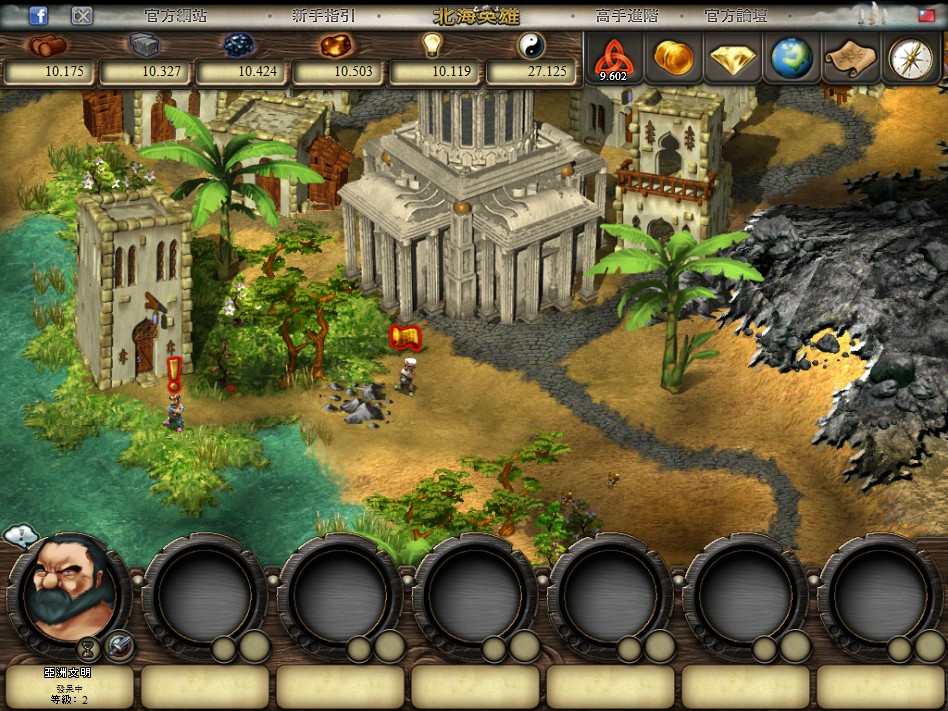Open the globe world view
The width and height of the screenshot is (948, 711).
(x=792, y=58)
